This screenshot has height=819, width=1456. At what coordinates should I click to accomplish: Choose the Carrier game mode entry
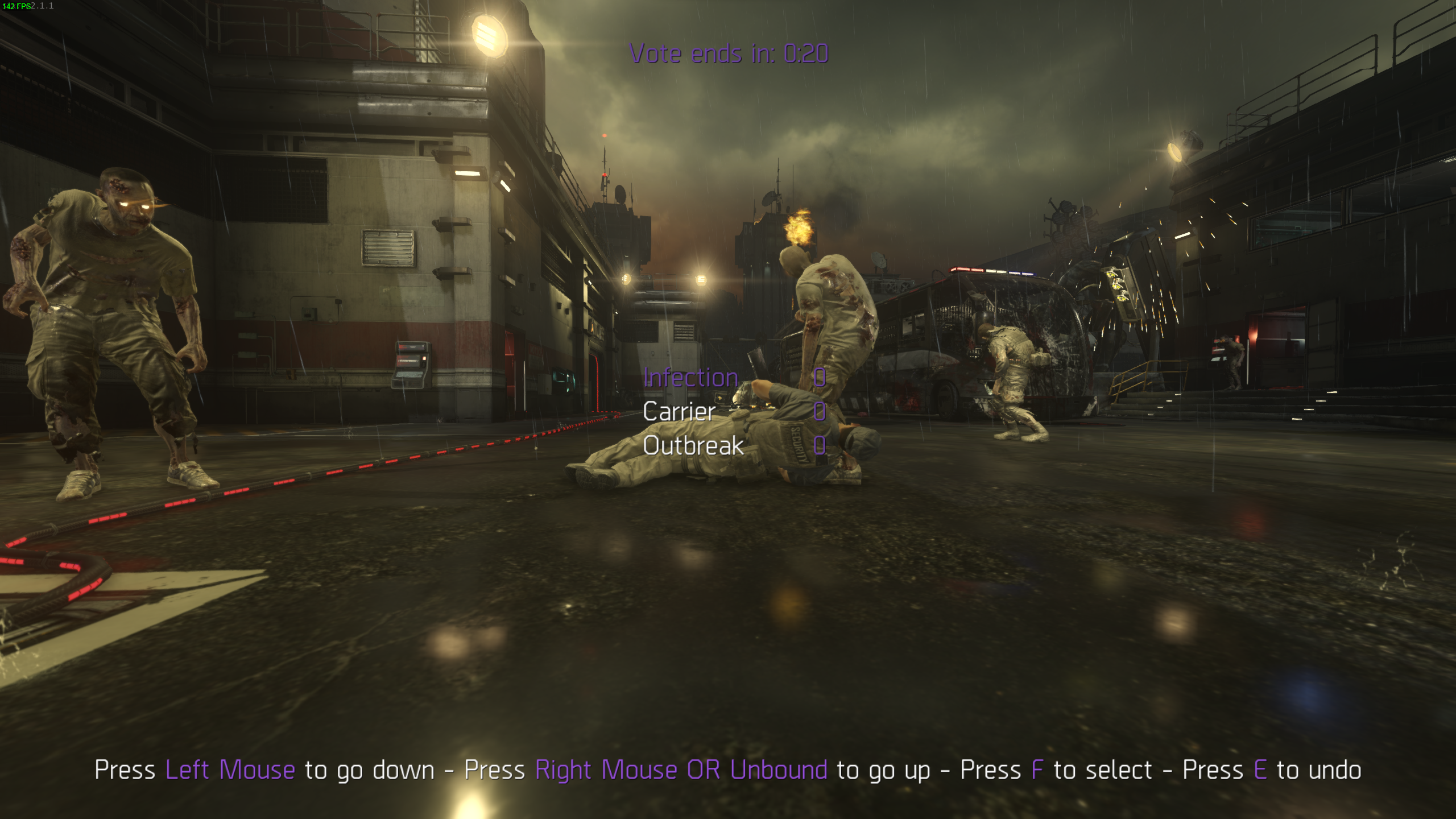coord(679,412)
